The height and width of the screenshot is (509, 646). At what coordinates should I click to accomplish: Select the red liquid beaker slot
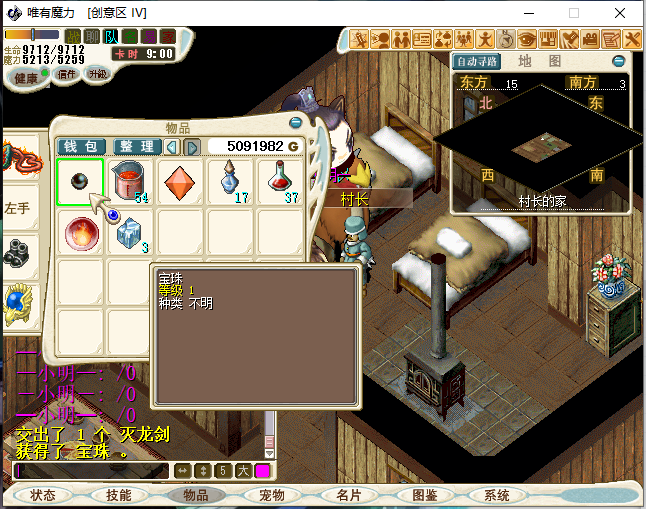[x=130, y=182]
